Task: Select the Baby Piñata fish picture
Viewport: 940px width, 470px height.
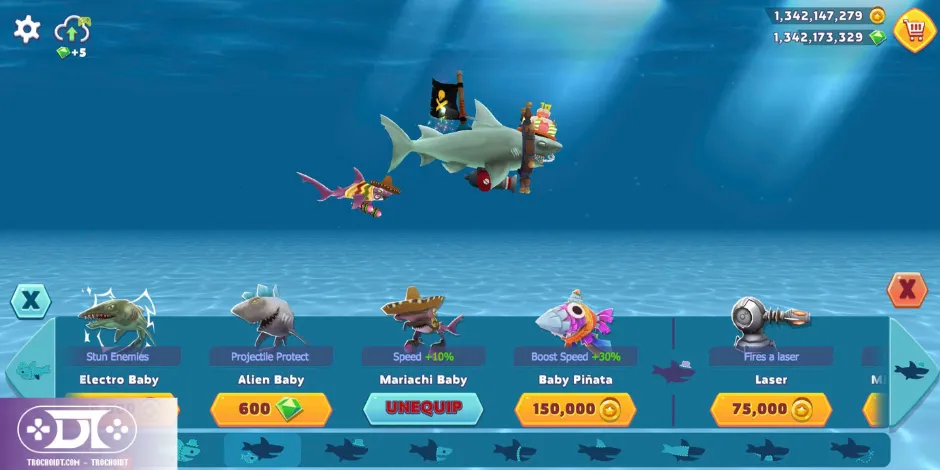Action: tap(573, 320)
